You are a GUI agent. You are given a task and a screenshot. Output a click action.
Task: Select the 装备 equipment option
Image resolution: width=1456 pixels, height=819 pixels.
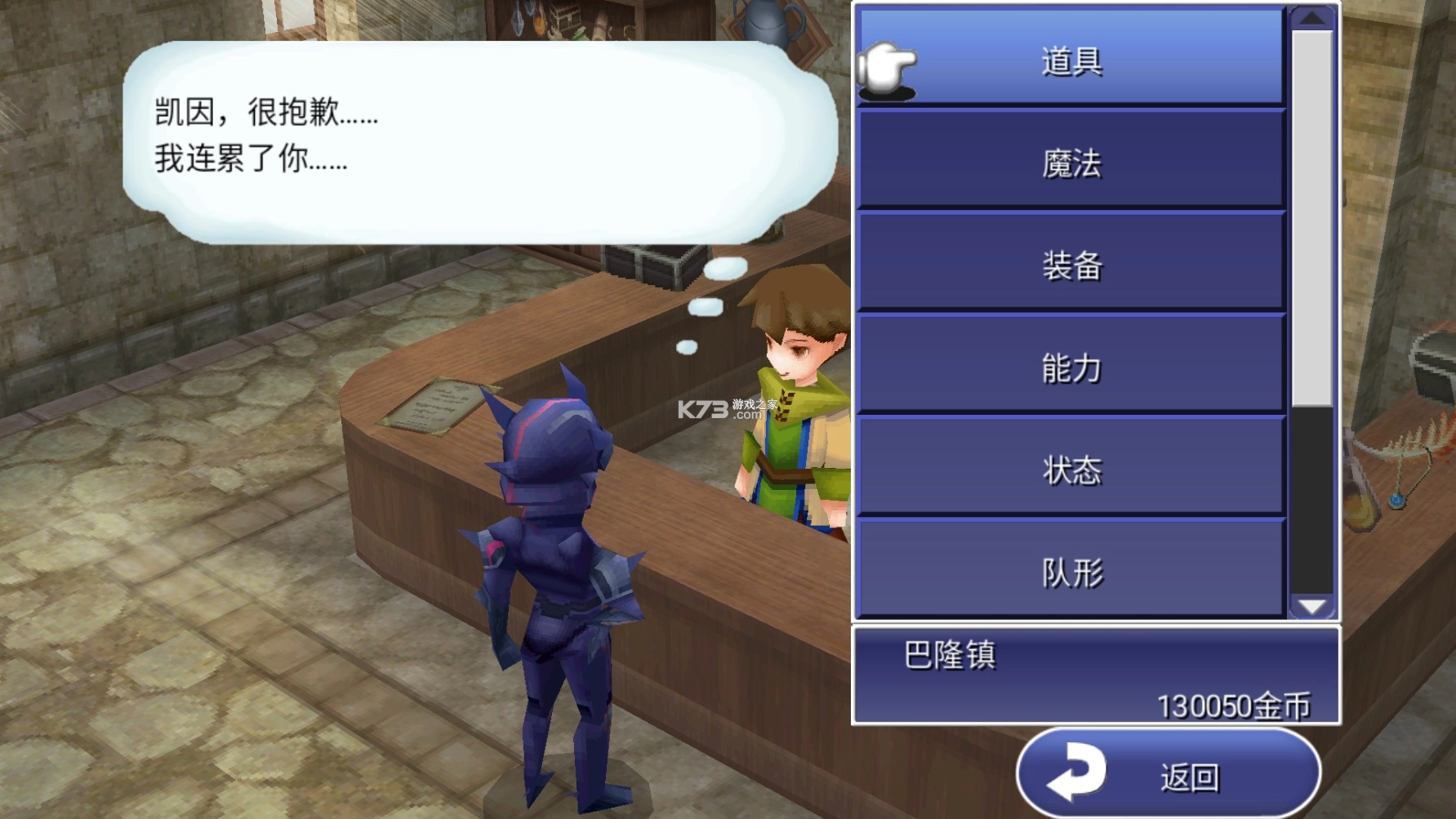[1070, 265]
